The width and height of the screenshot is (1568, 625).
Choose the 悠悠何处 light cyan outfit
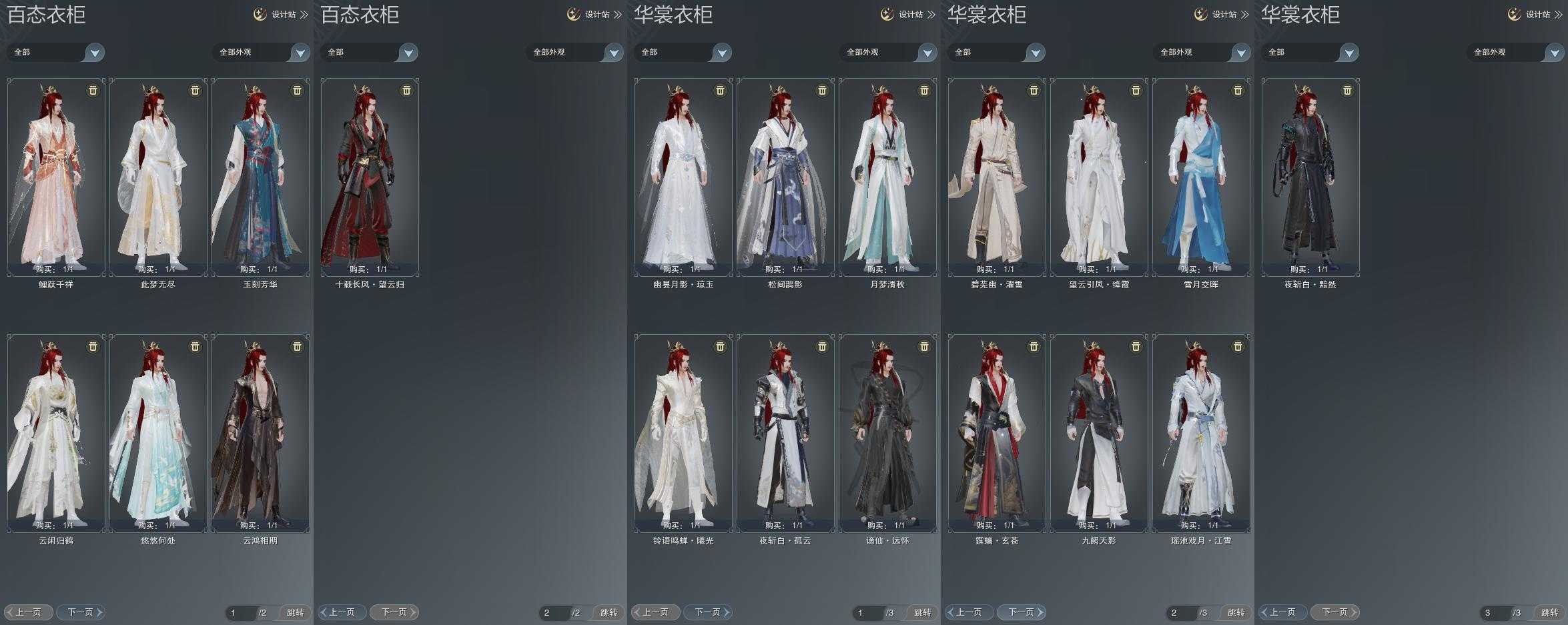158,433
